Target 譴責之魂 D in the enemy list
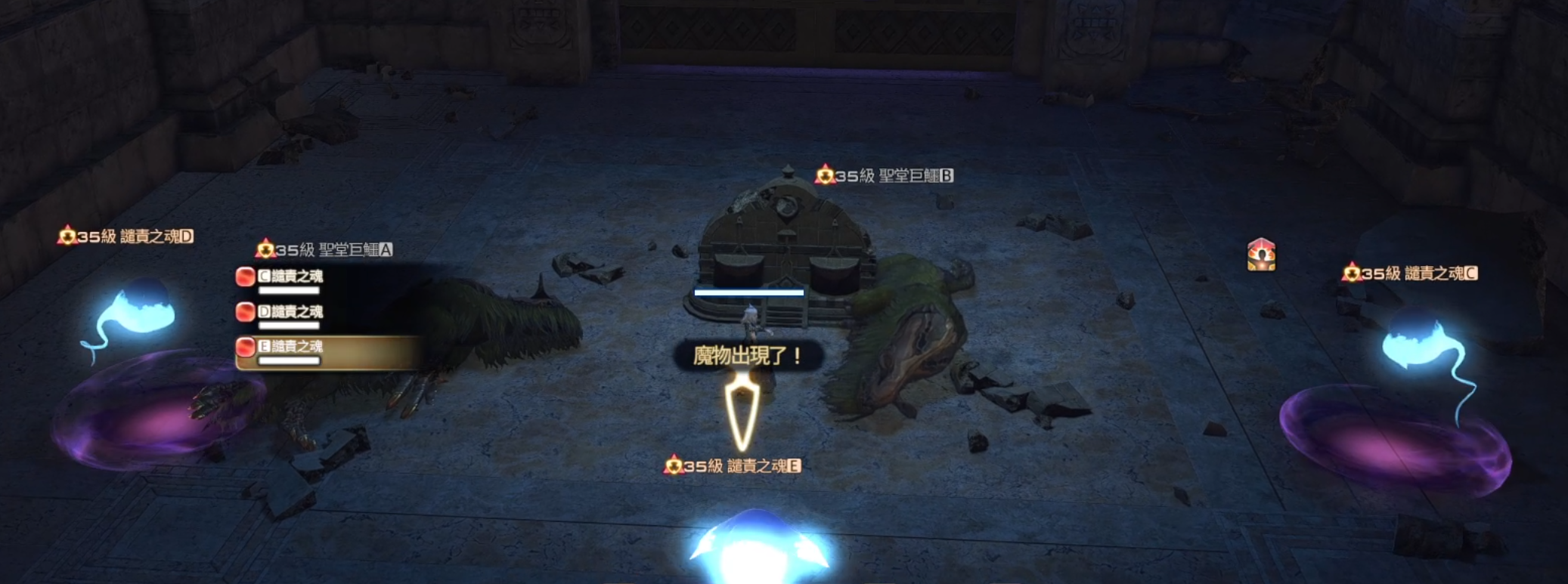1568x584 pixels. pyautogui.click(x=290, y=312)
